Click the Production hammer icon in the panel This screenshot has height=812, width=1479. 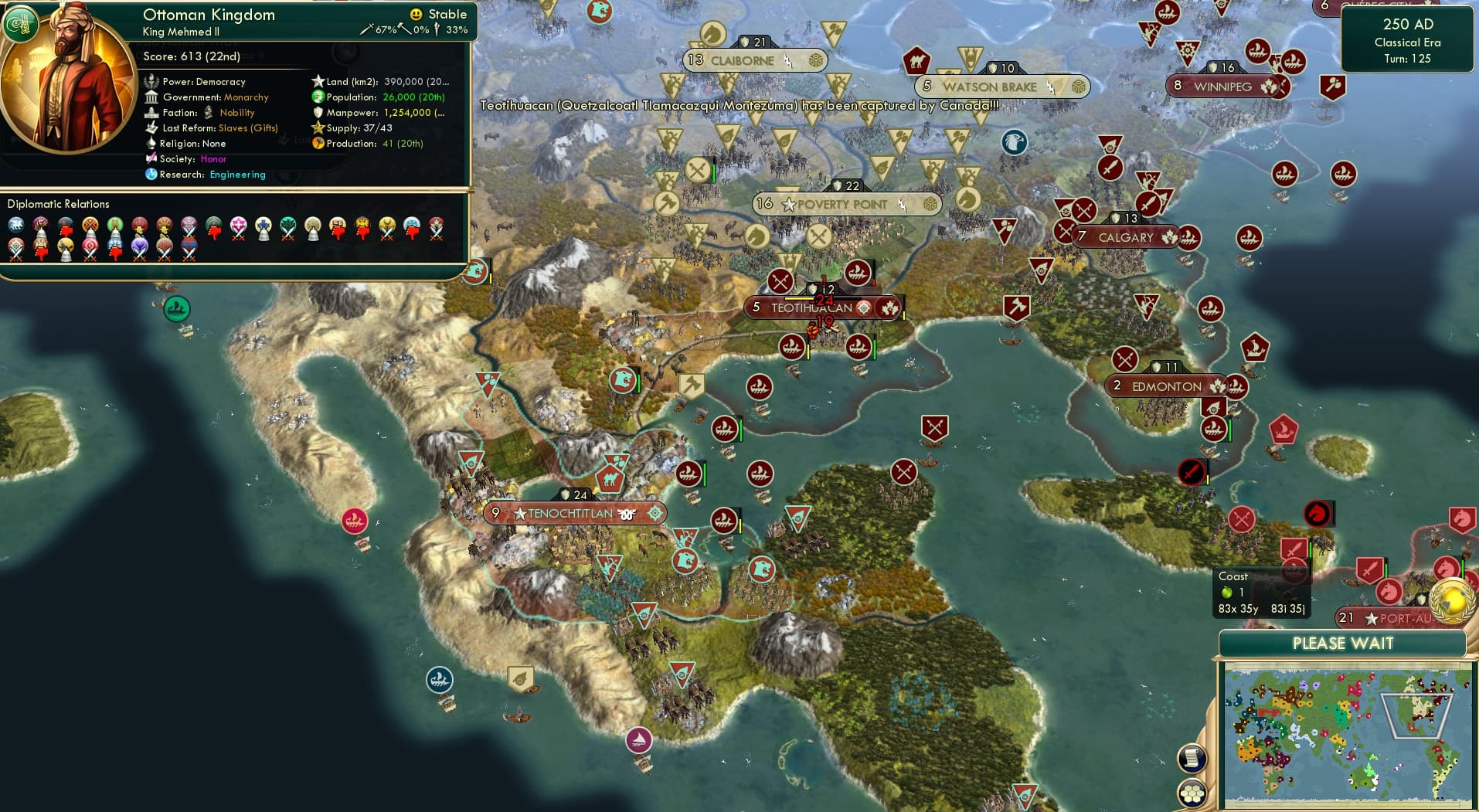pyautogui.click(x=316, y=143)
